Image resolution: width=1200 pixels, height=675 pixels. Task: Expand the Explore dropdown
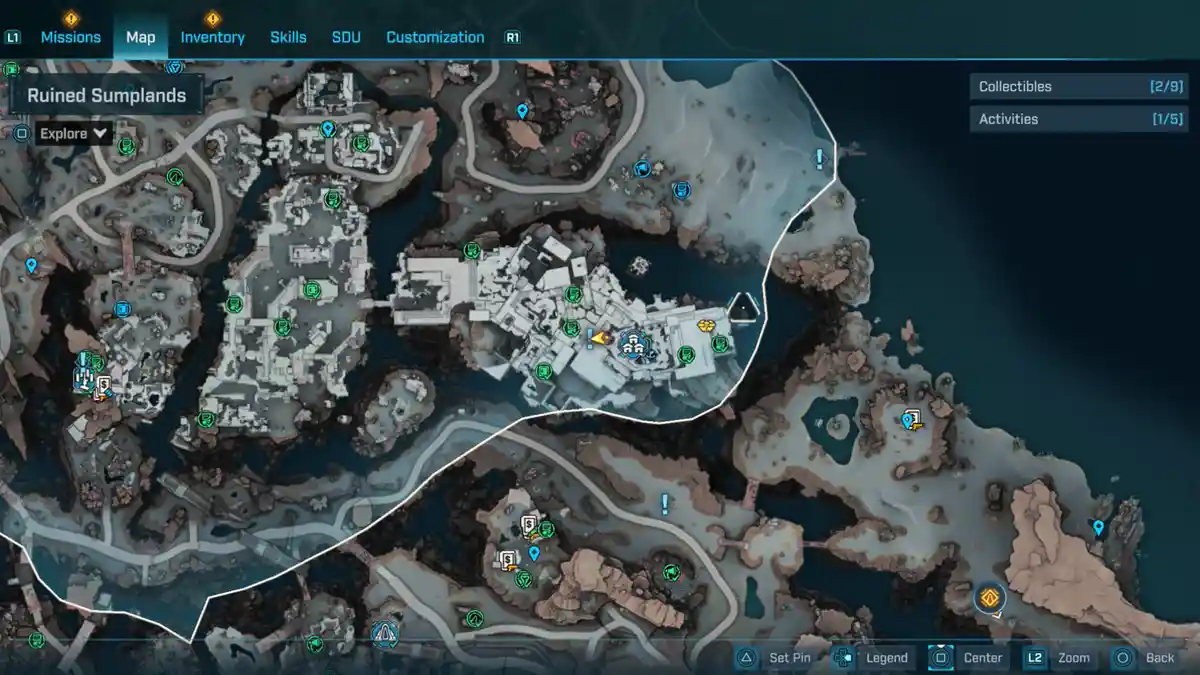[x=74, y=133]
